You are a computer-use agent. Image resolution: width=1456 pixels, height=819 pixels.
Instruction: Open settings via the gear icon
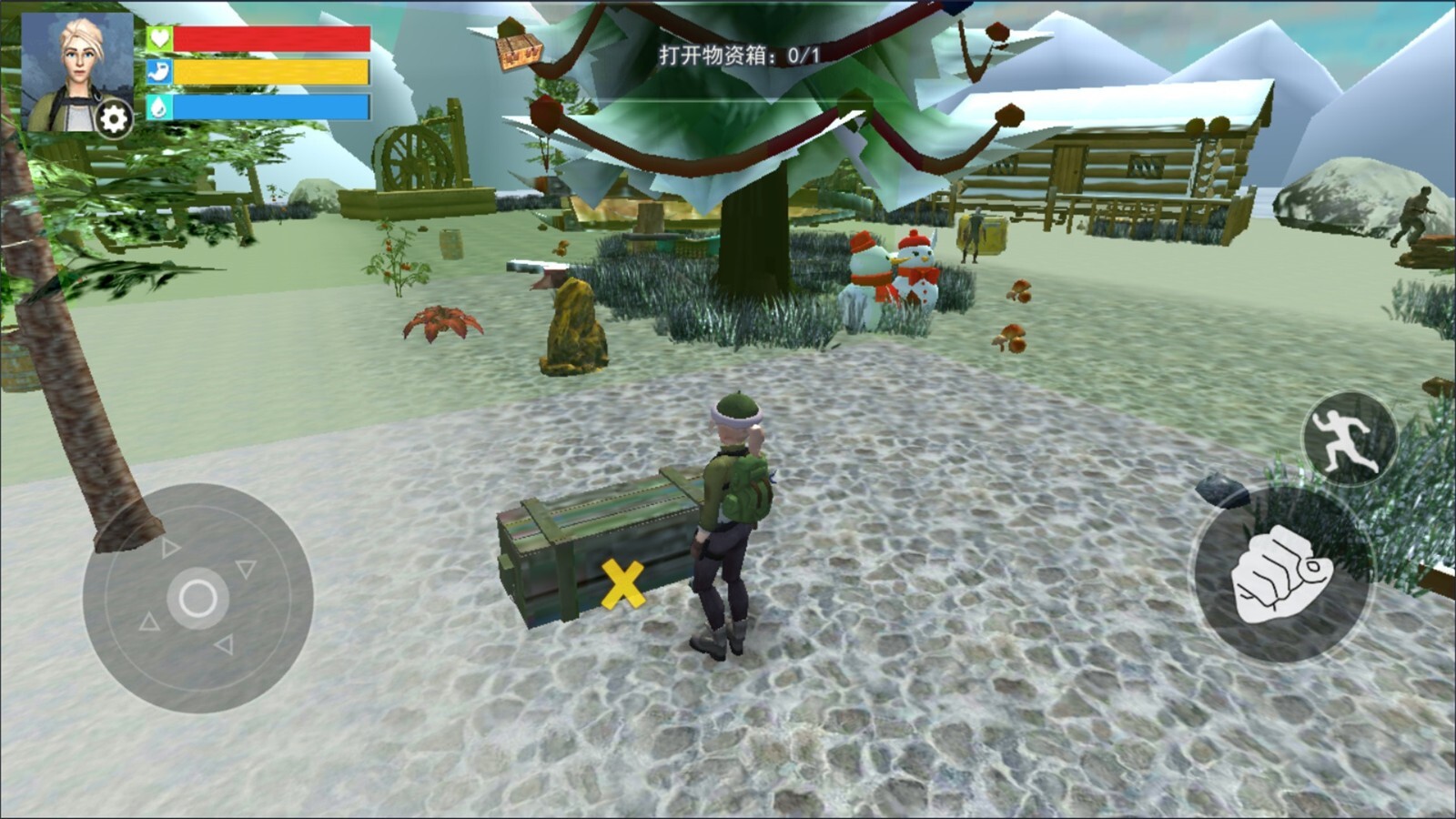pos(114,119)
